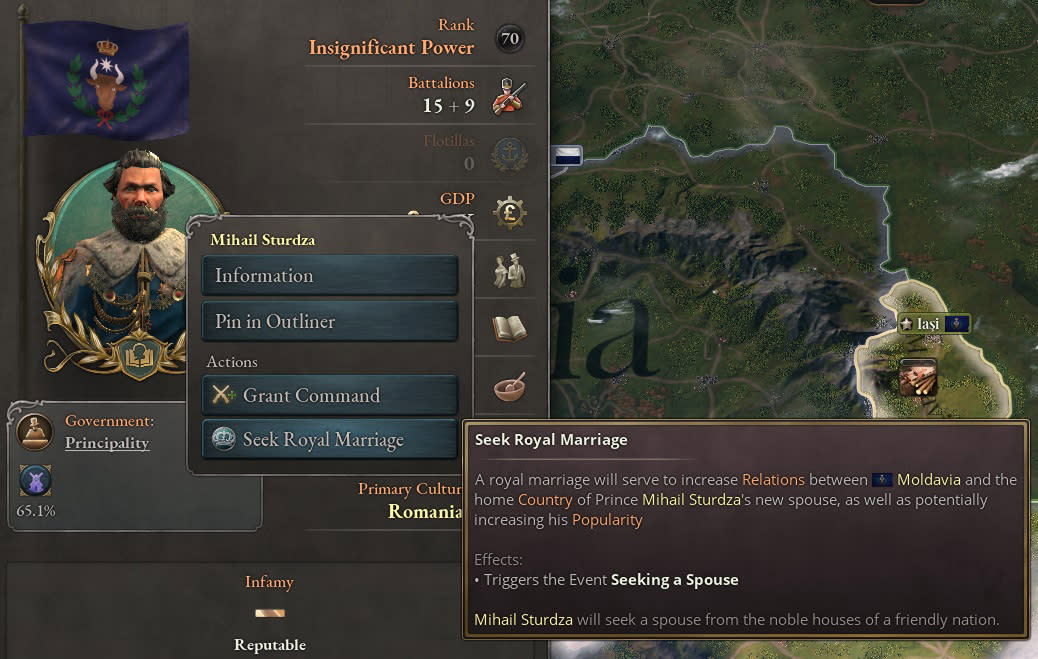Choose Pin in Outliner option
Image resolution: width=1038 pixels, height=659 pixels.
329,321
